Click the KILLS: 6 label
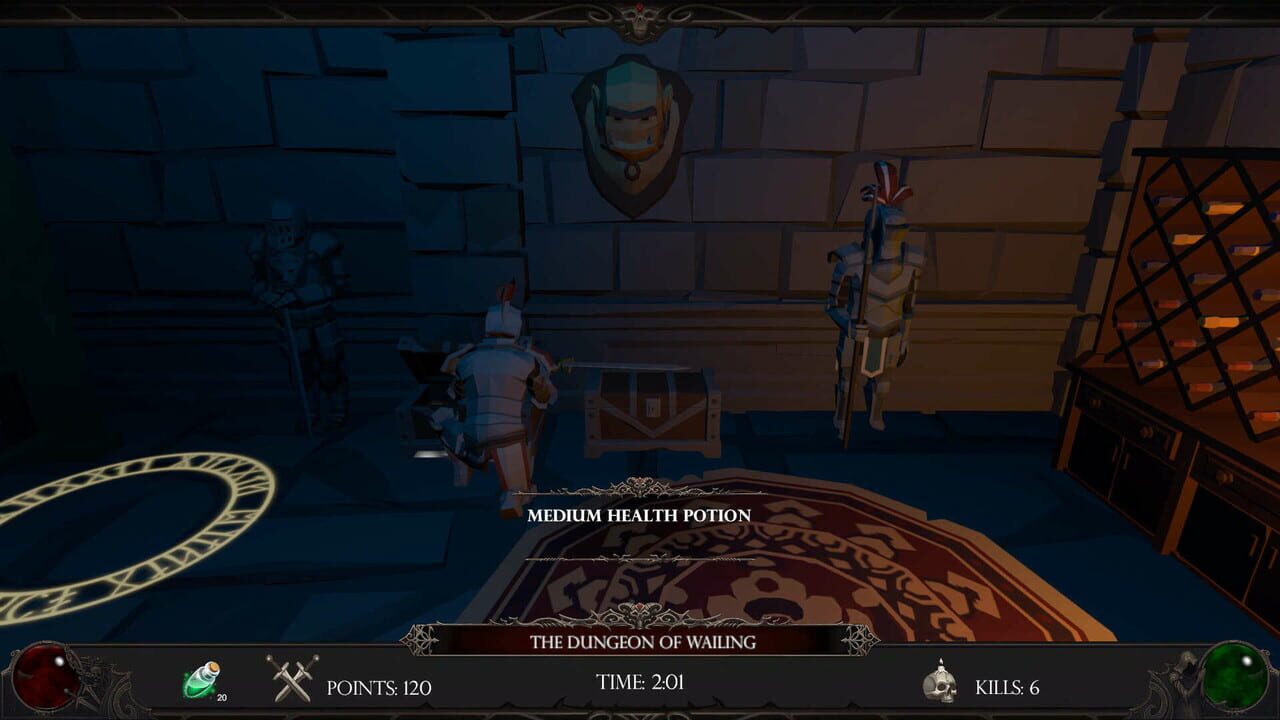1280x720 pixels. 1005,686
